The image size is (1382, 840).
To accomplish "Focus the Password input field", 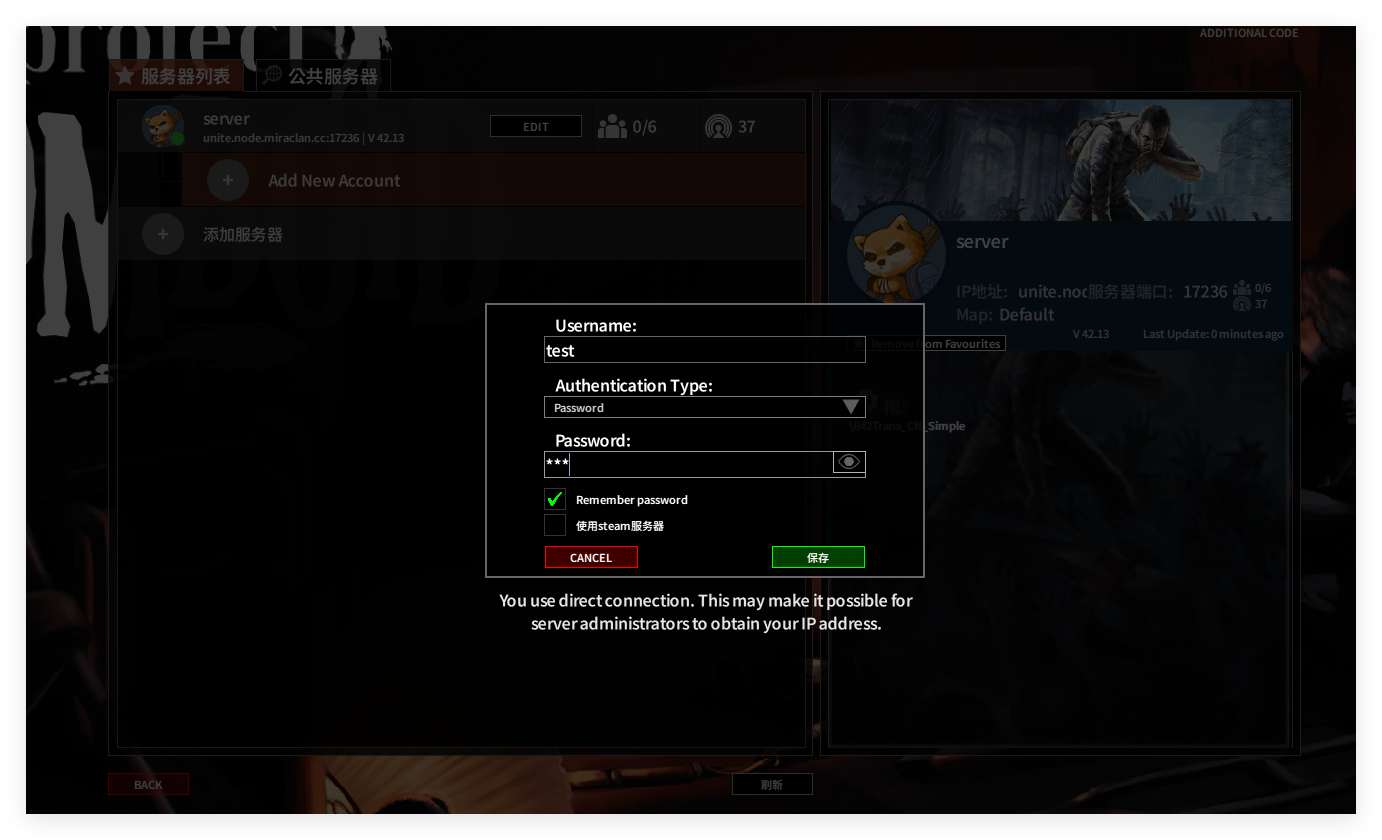I will 690,463.
